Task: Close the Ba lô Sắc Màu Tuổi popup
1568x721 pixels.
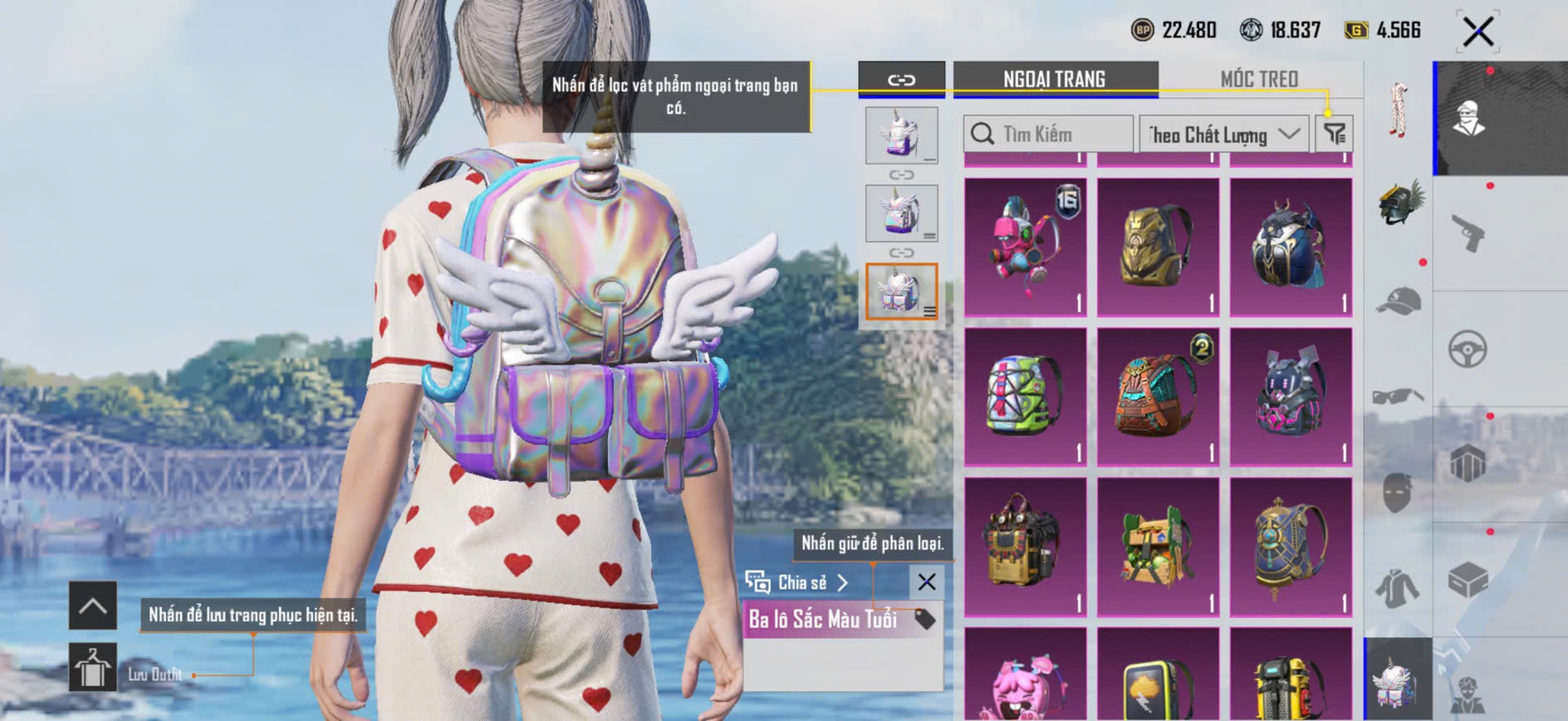Action: 927,582
